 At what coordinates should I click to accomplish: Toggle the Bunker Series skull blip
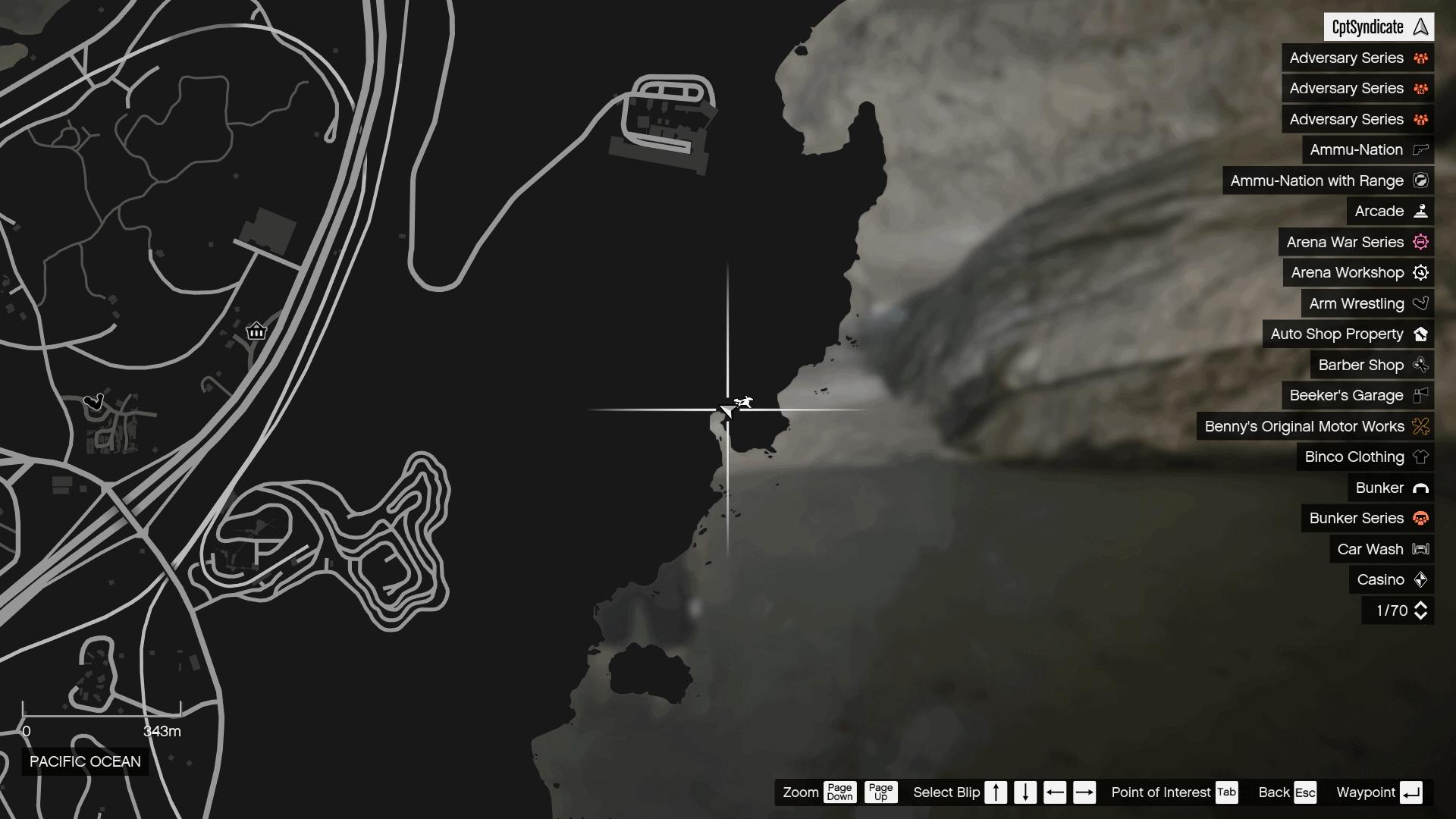(1419, 519)
